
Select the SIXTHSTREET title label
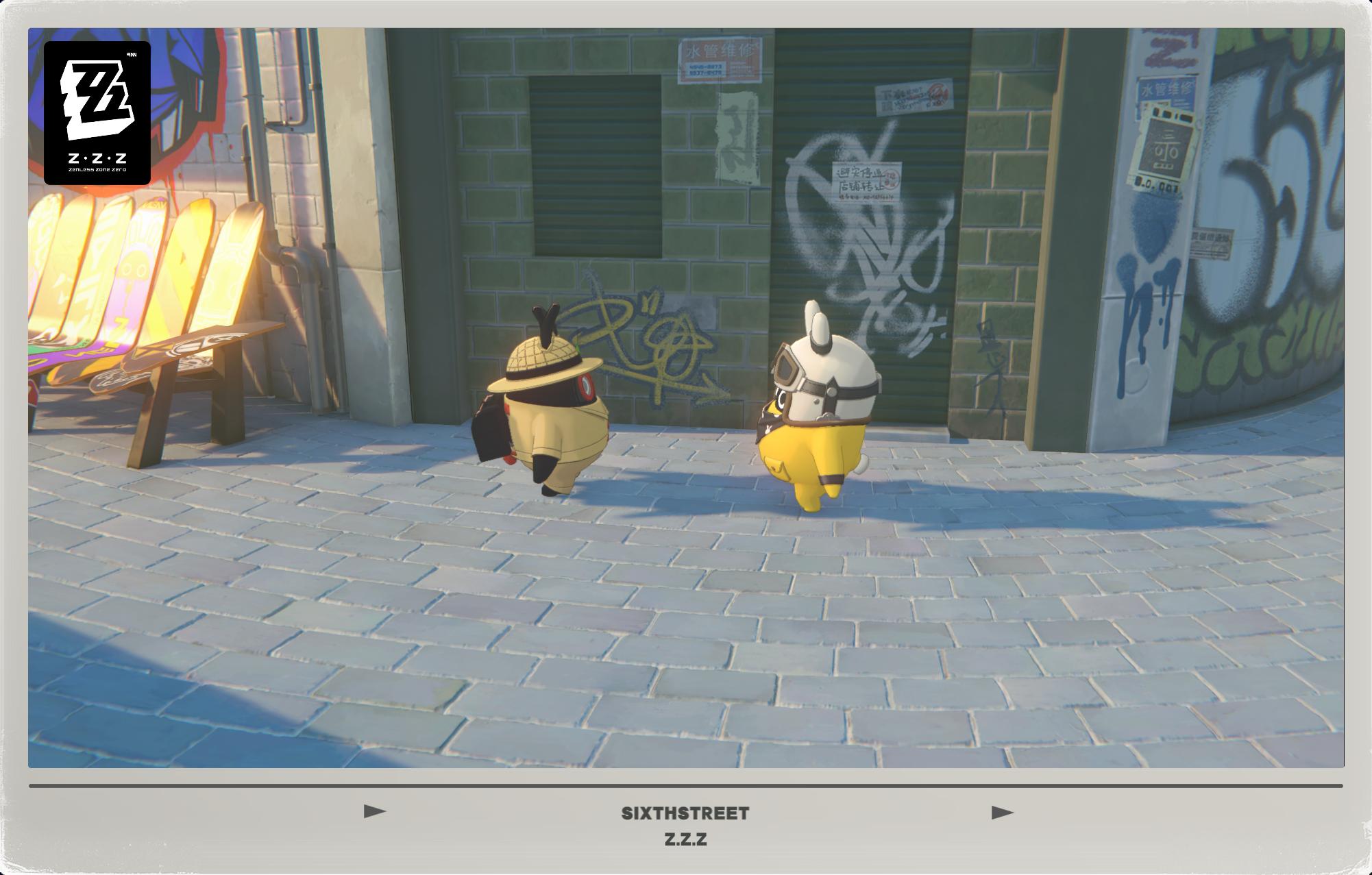[x=686, y=813]
